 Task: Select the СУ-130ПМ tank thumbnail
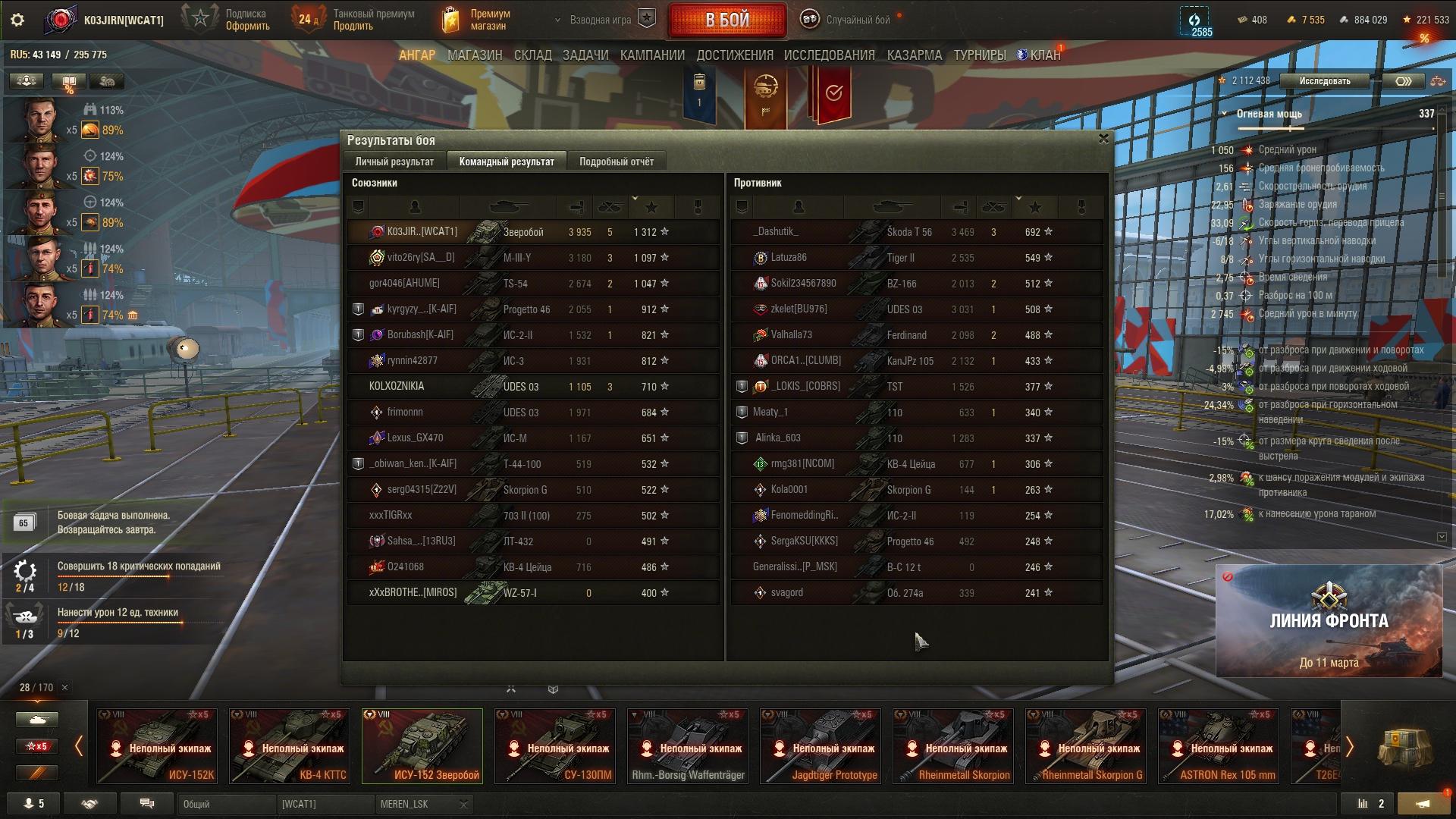coord(555,745)
